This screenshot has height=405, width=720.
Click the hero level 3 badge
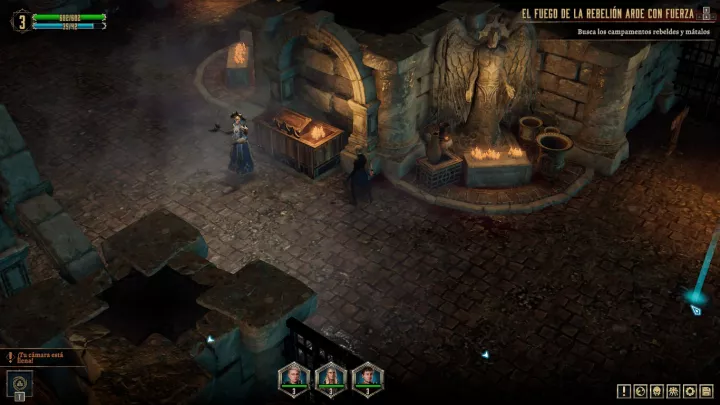(x=19, y=19)
